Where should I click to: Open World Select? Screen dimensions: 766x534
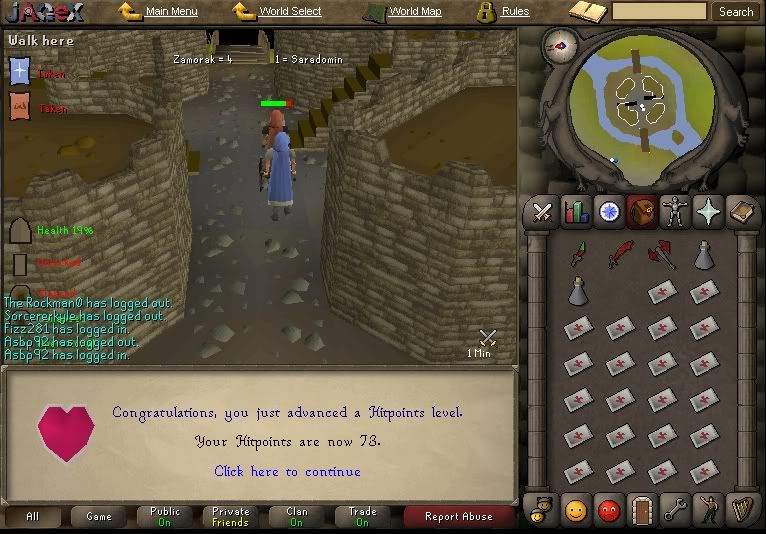(x=289, y=12)
